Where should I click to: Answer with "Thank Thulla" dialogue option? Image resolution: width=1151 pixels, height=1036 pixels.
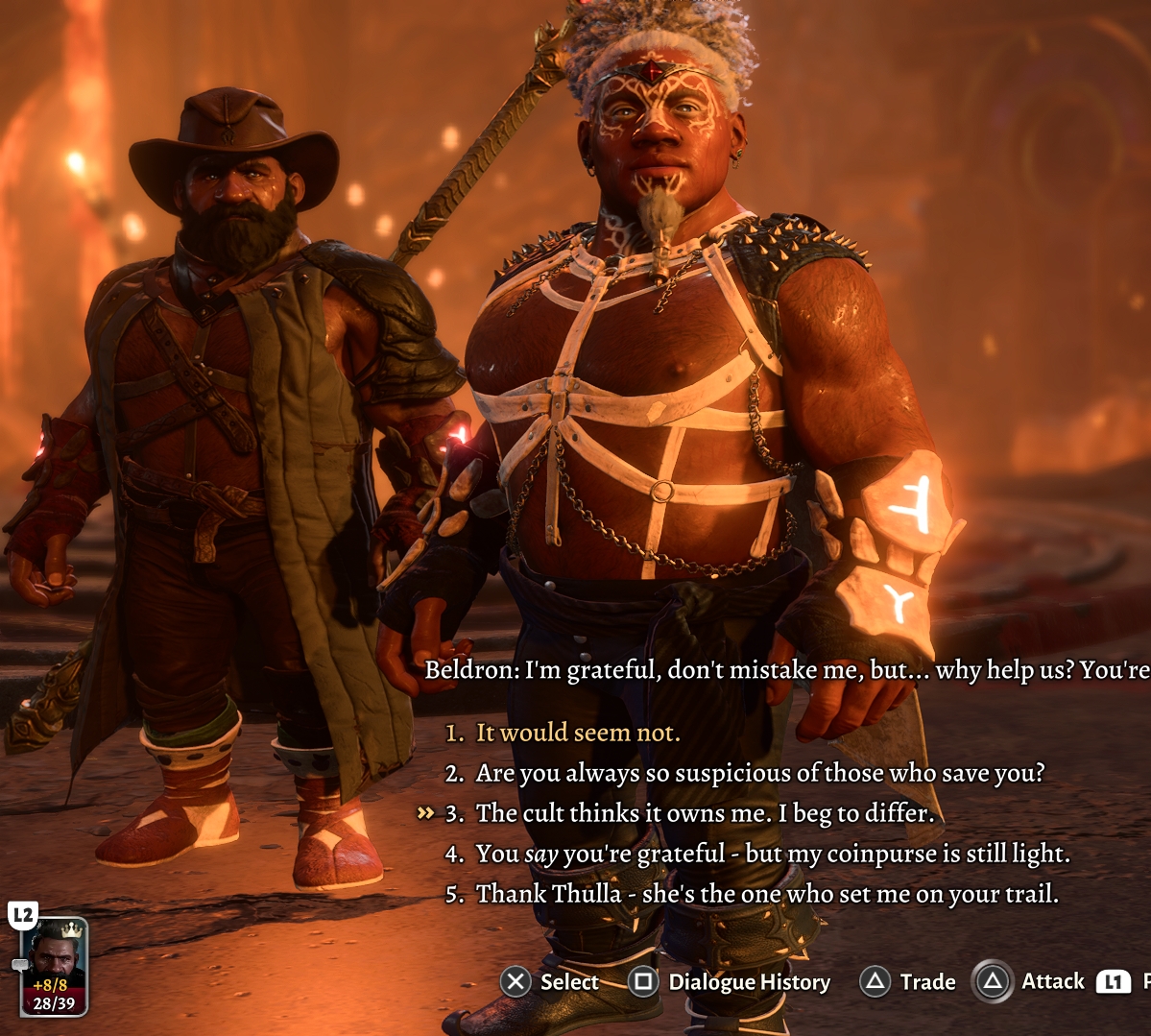pyautogui.click(x=767, y=894)
